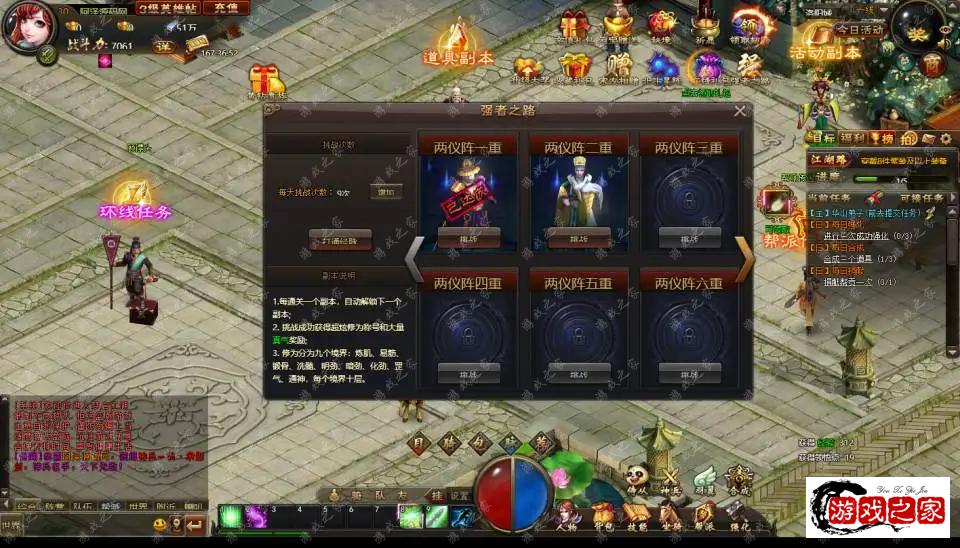Show the next page of stages

(745, 260)
